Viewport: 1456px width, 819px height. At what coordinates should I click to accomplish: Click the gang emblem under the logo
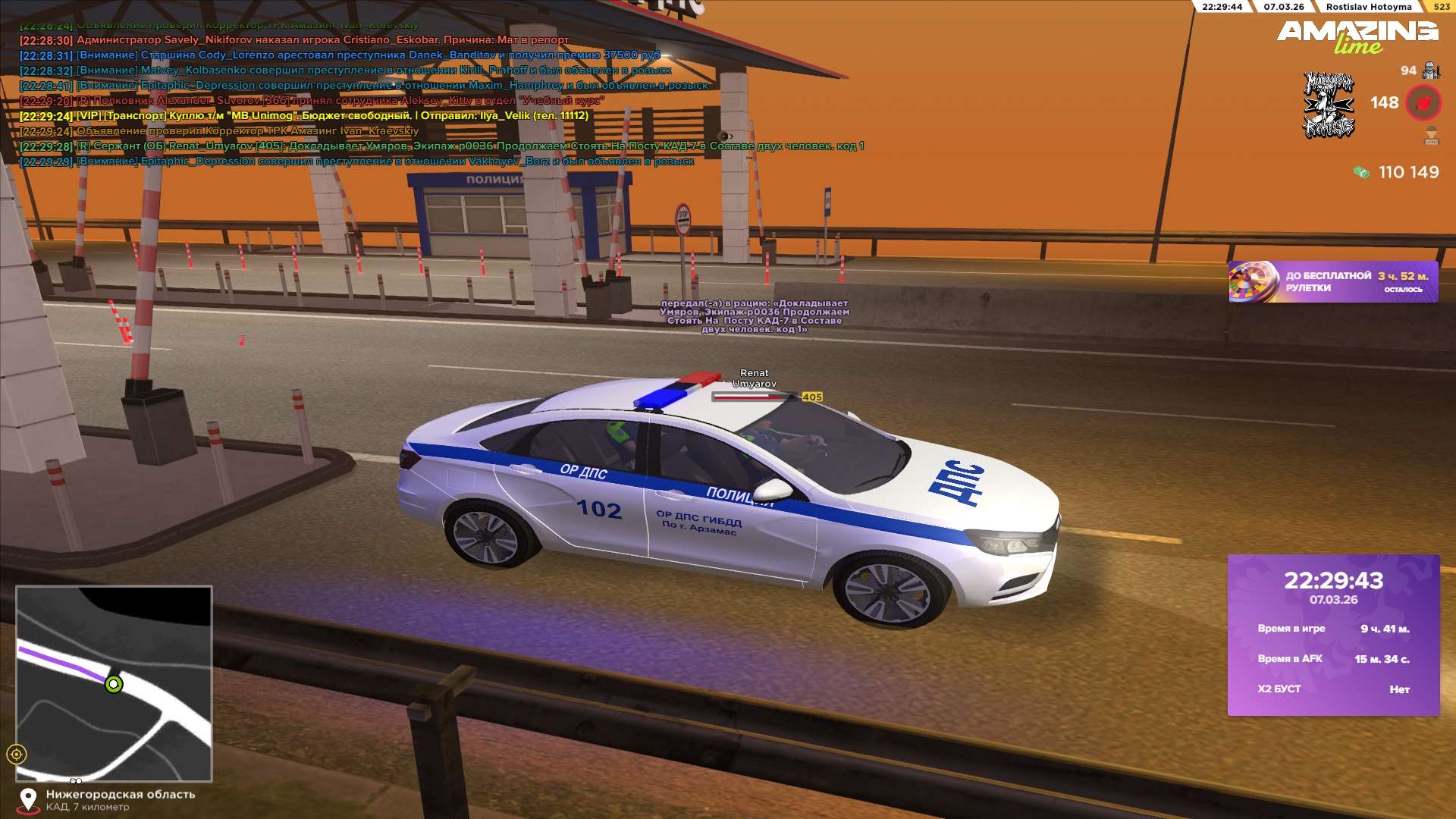(x=1329, y=105)
